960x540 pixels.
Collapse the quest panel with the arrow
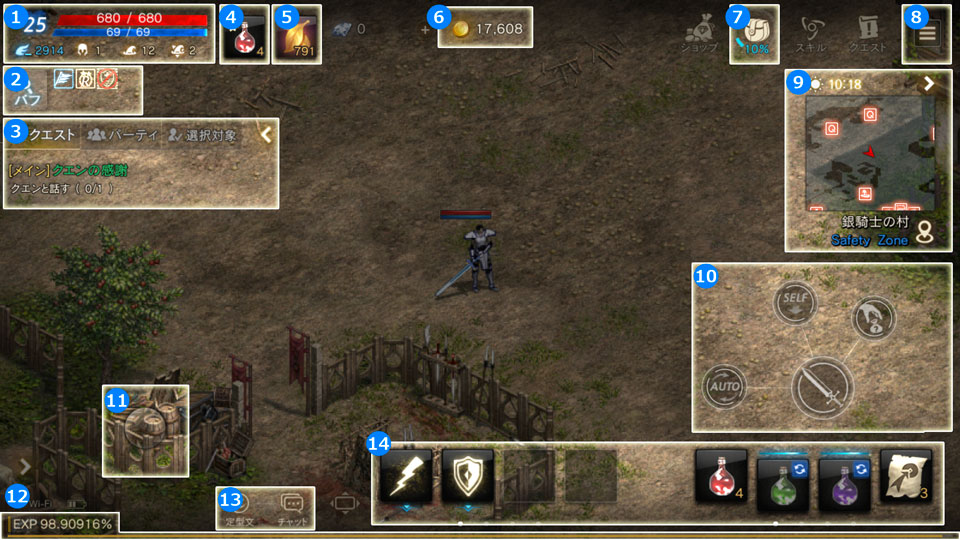[266, 136]
